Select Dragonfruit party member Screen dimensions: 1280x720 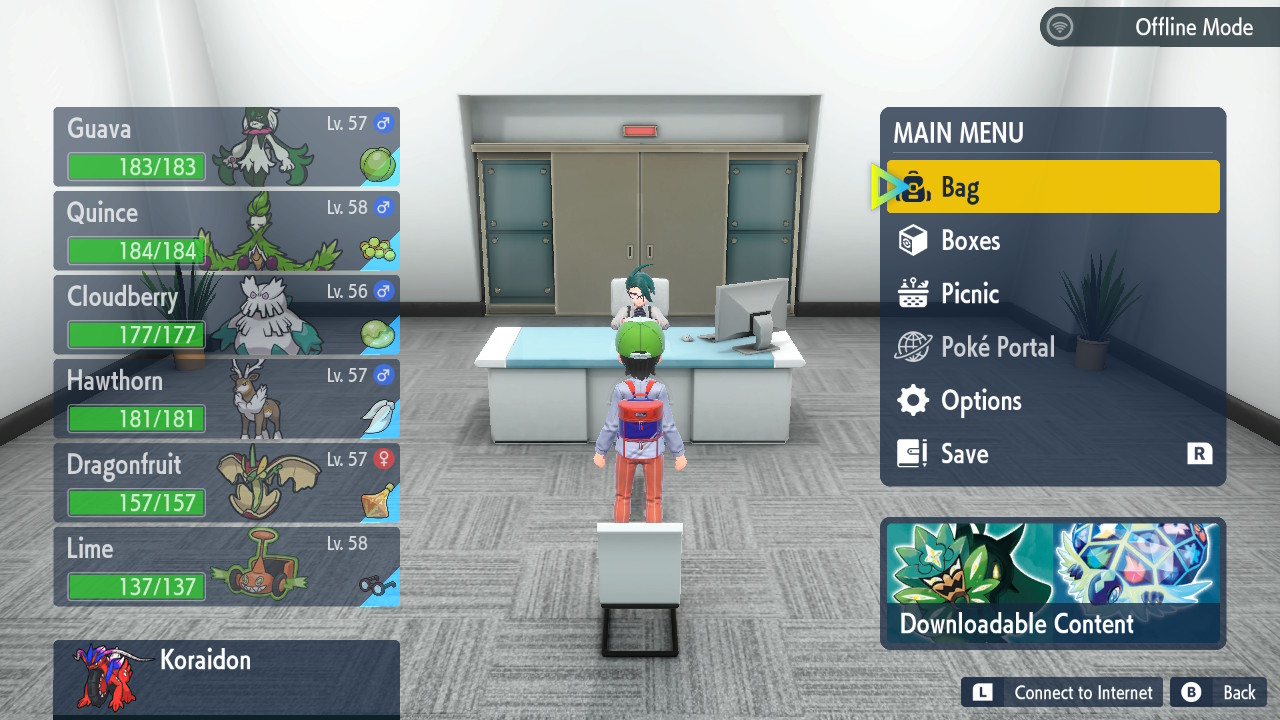(226, 483)
